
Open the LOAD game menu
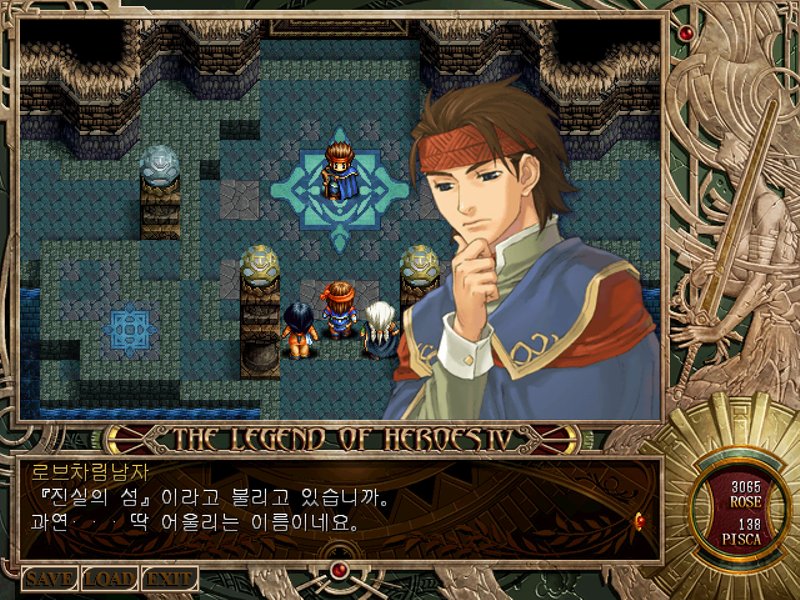point(110,579)
